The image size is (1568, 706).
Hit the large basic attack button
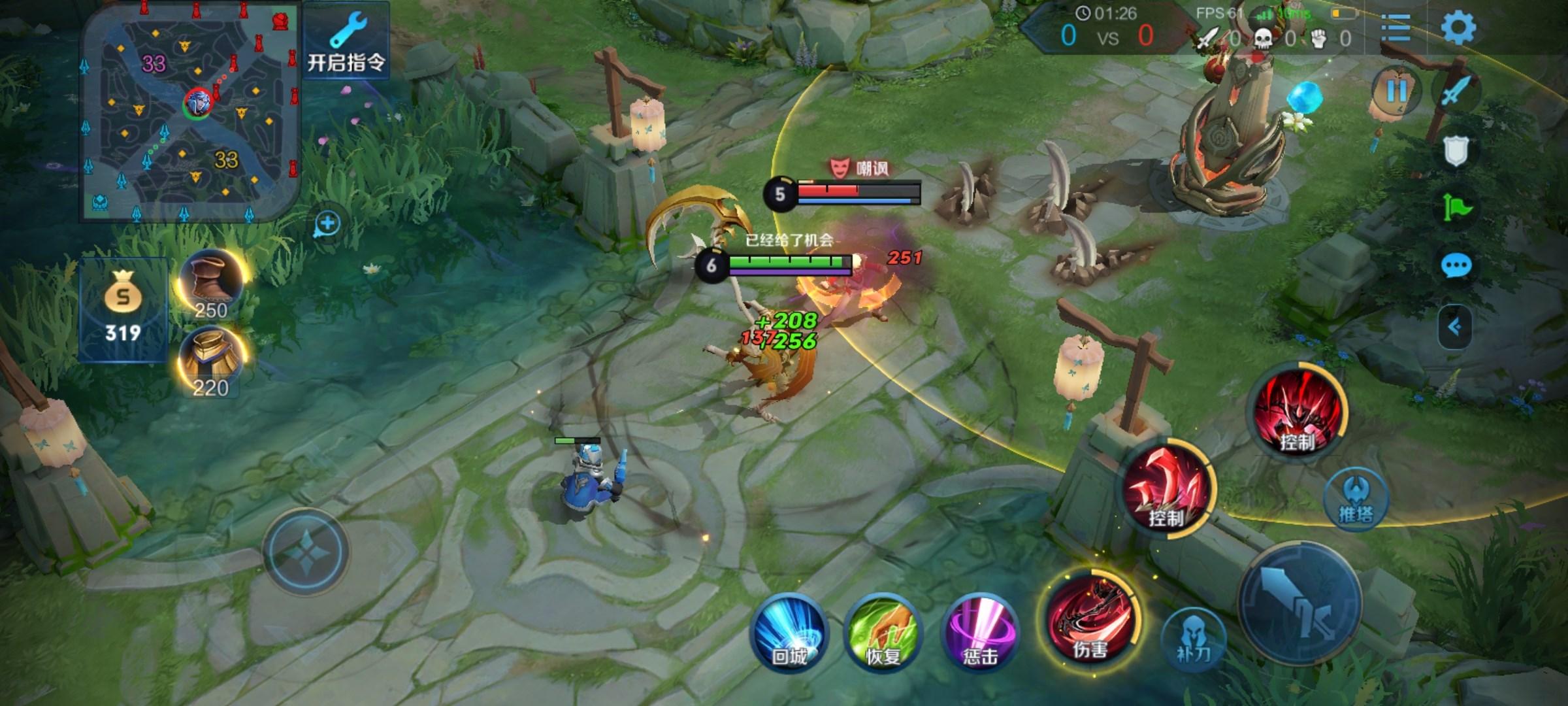click(1300, 603)
